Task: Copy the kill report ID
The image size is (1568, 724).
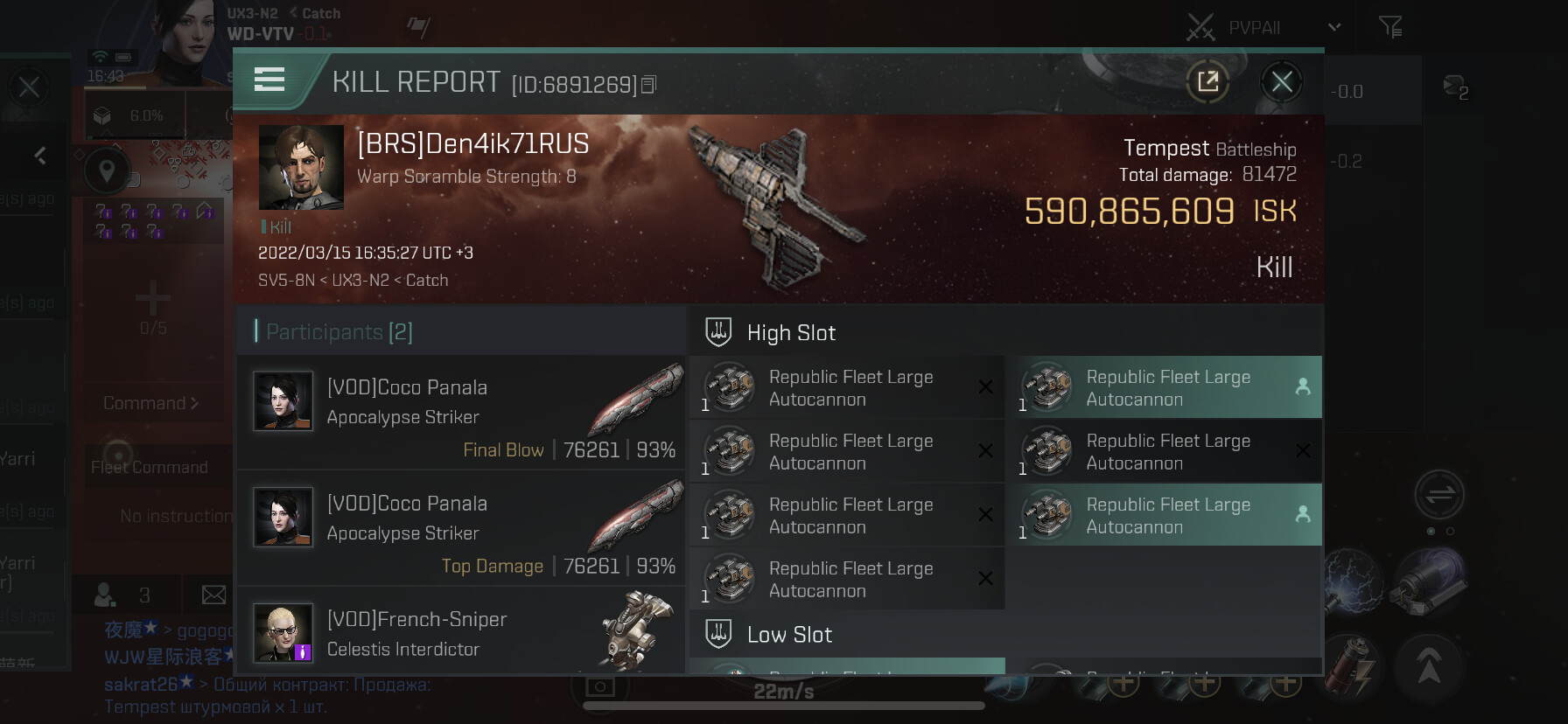Action: point(649,85)
